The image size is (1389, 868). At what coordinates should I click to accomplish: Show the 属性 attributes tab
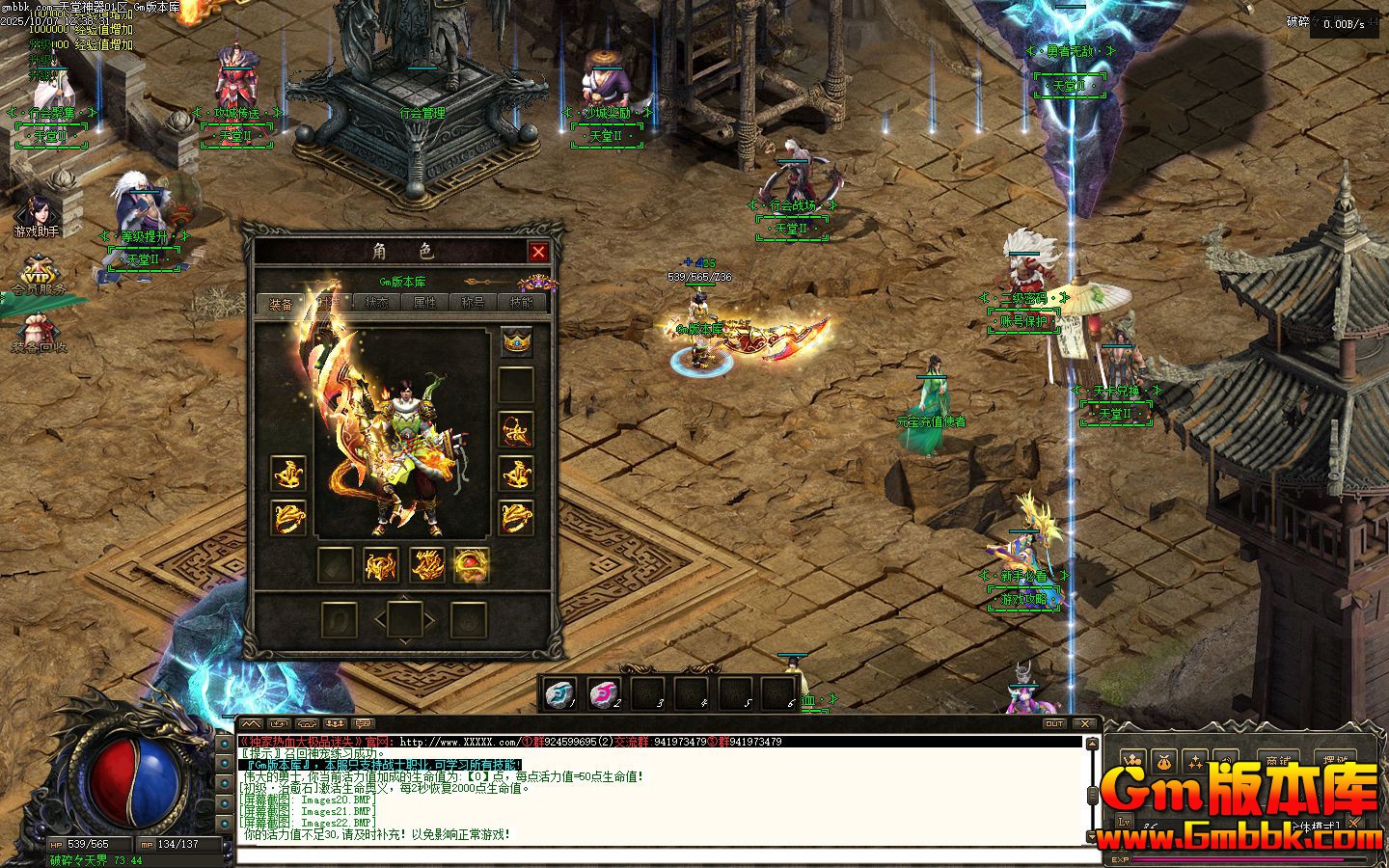click(425, 303)
